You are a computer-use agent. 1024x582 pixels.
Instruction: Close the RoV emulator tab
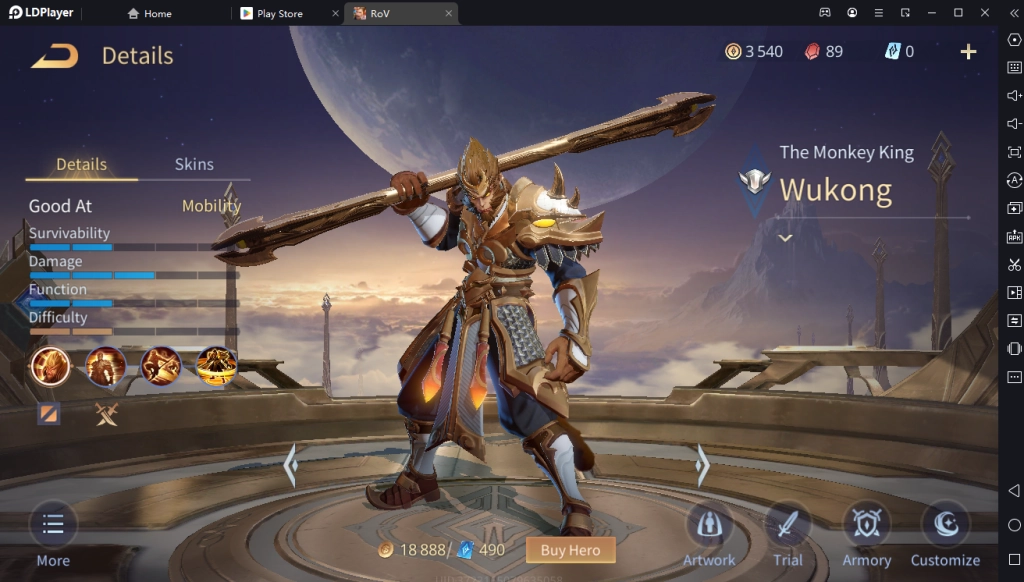tap(449, 13)
